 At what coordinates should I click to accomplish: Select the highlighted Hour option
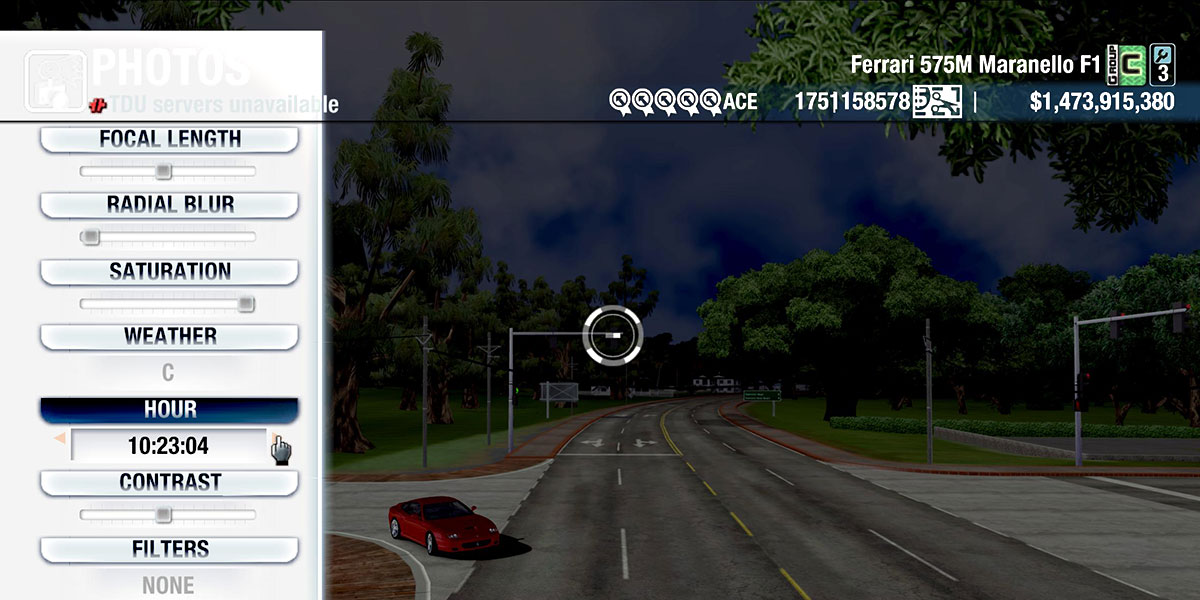(169, 410)
